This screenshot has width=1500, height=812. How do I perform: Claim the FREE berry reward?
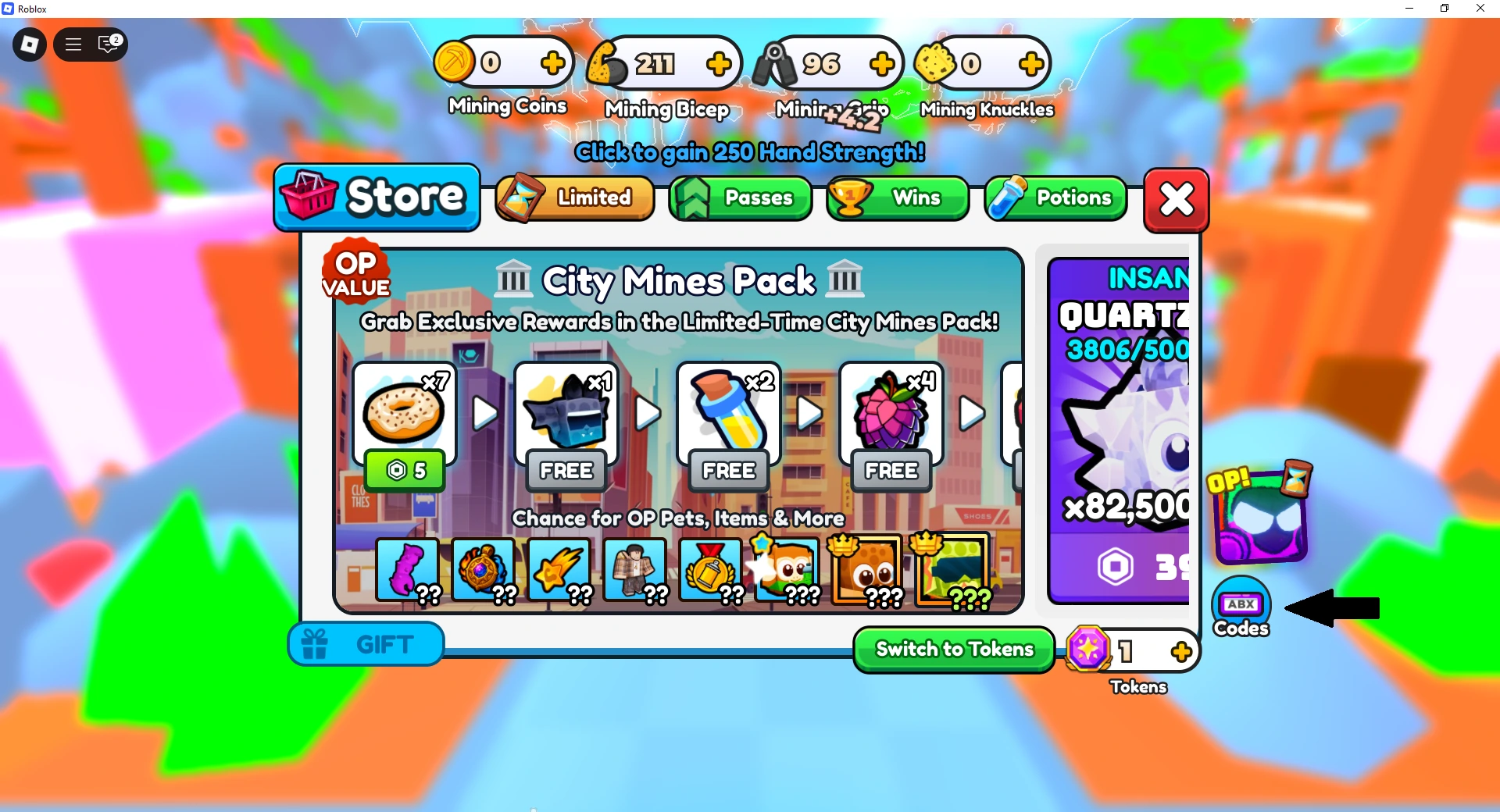[x=891, y=471]
